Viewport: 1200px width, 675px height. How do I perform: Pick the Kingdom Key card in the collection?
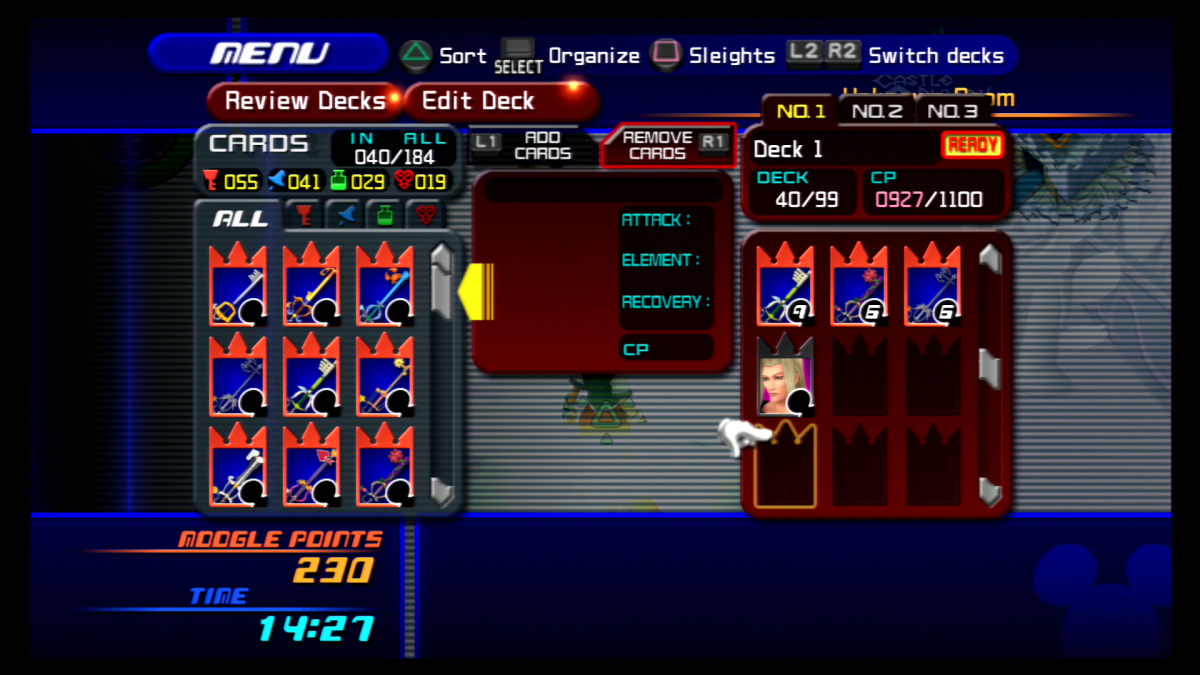238,286
